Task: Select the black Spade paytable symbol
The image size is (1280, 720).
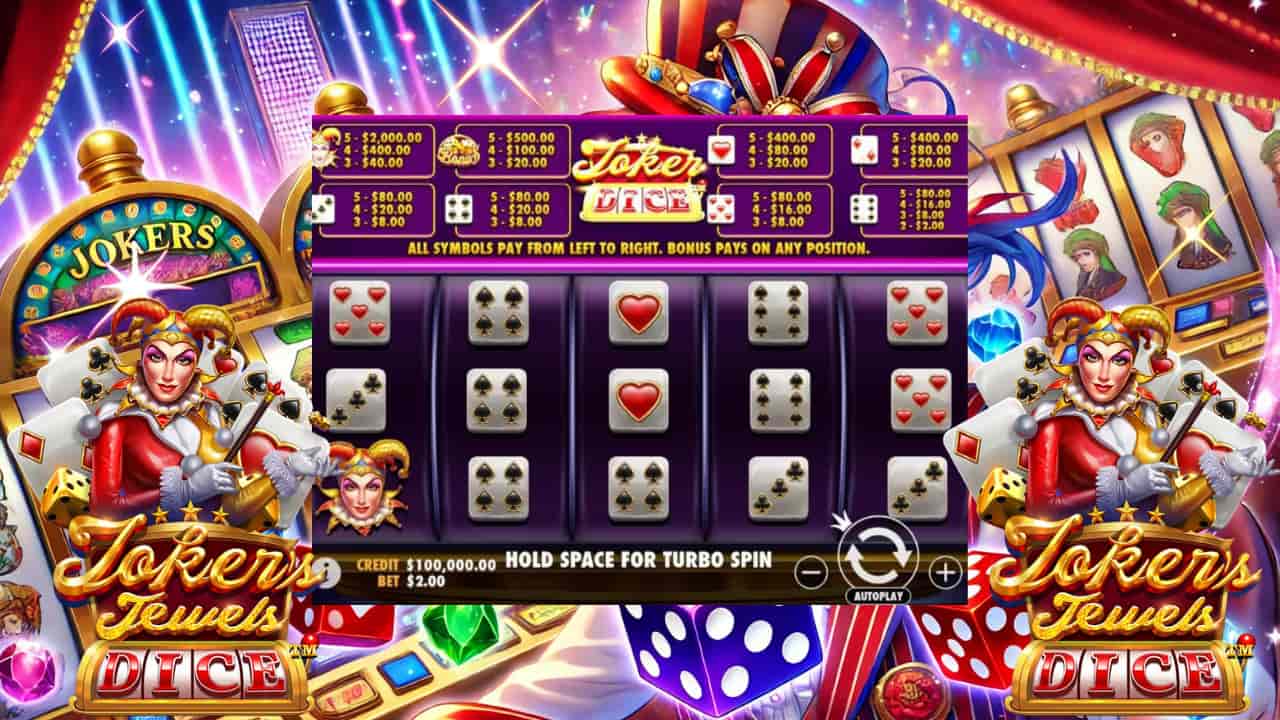Action: 327,207
